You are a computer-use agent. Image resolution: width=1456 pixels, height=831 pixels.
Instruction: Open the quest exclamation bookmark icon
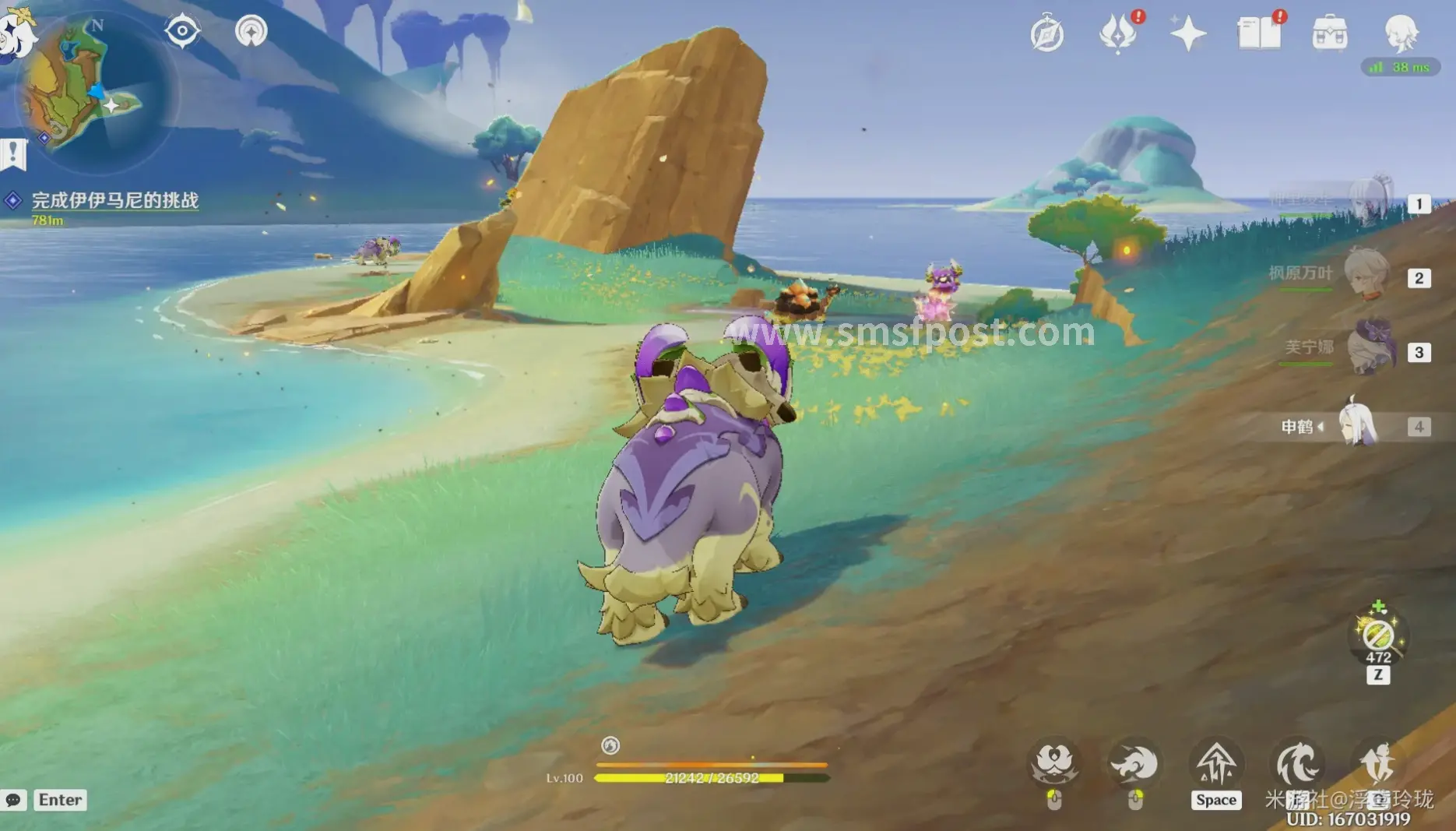pyautogui.click(x=13, y=153)
